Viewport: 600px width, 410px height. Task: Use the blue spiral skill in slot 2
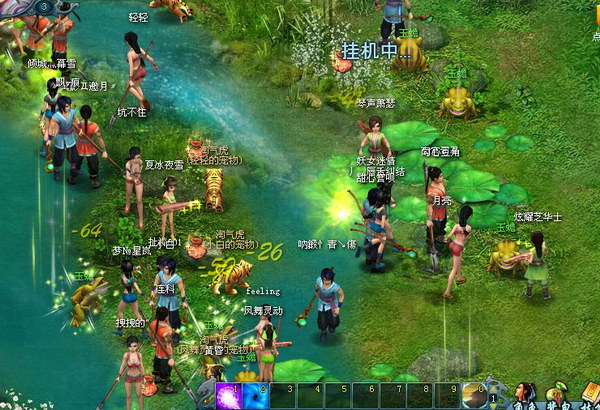click(x=256, y=396)
